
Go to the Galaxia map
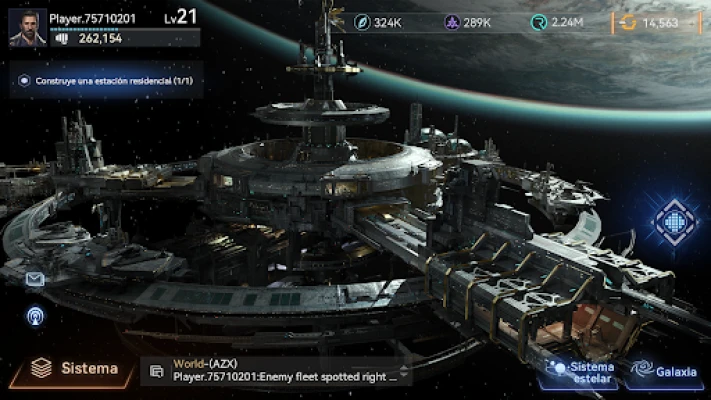click(x=665, y=372)
